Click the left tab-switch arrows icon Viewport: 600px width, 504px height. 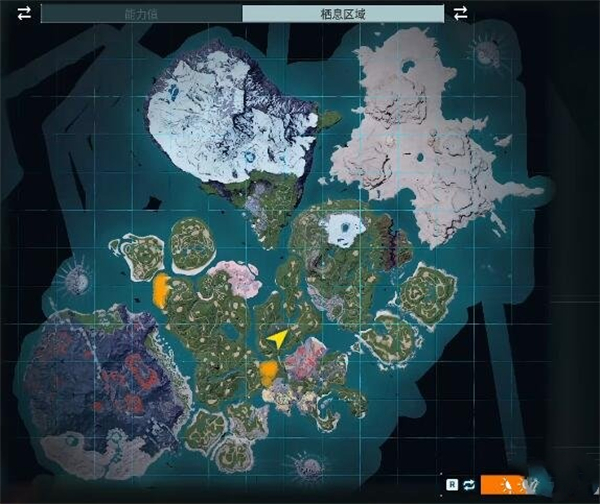24,13
